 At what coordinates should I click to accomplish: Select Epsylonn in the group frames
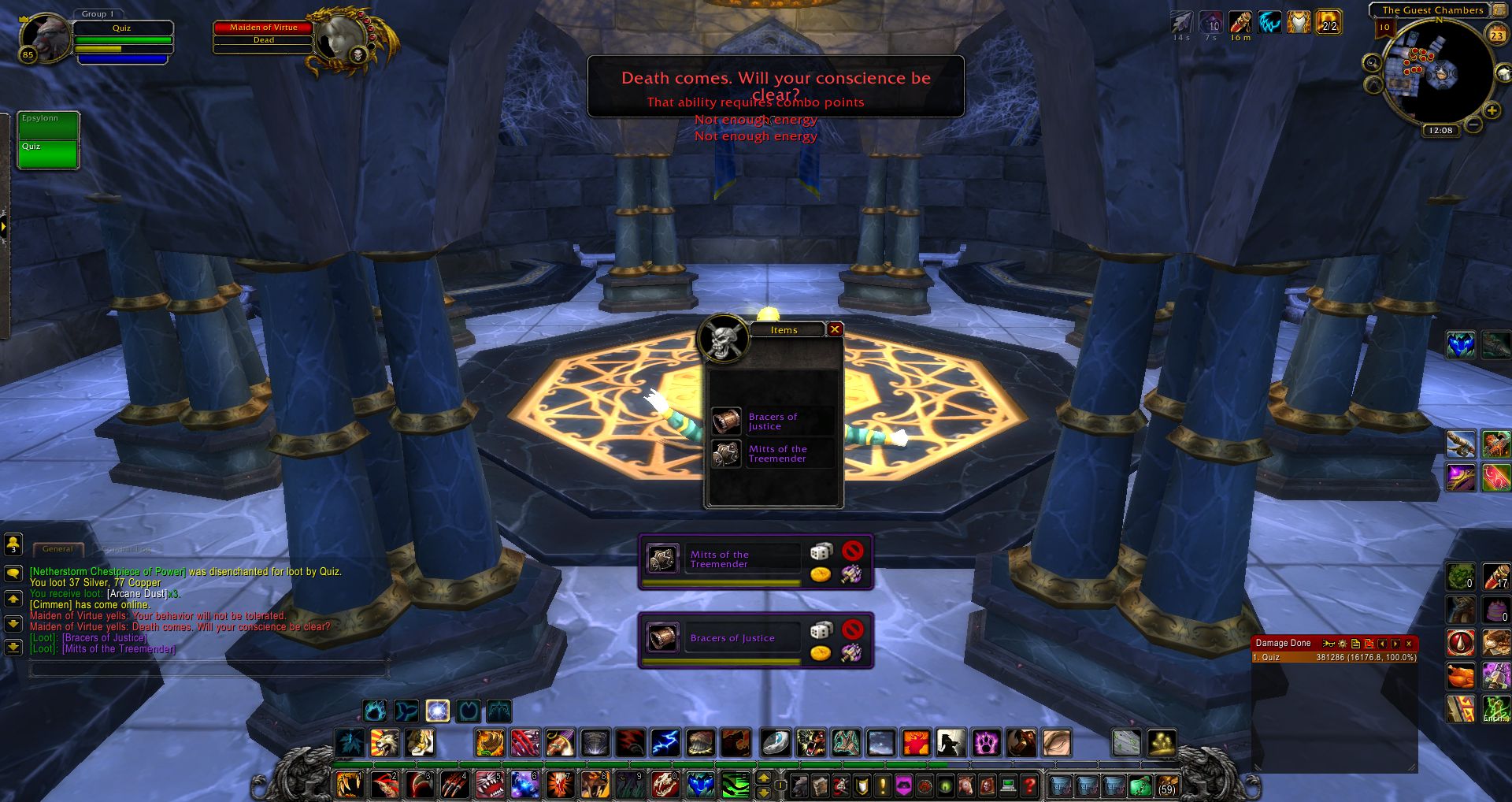point(48,126)
